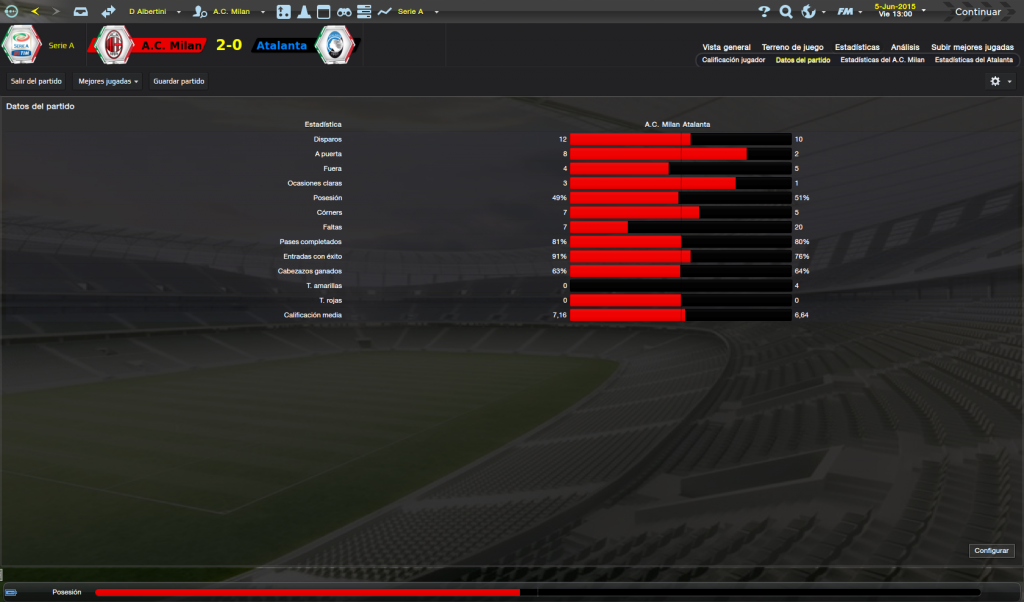Save the match with Guardar partido

pyautogui.click(x=178, y=81)
